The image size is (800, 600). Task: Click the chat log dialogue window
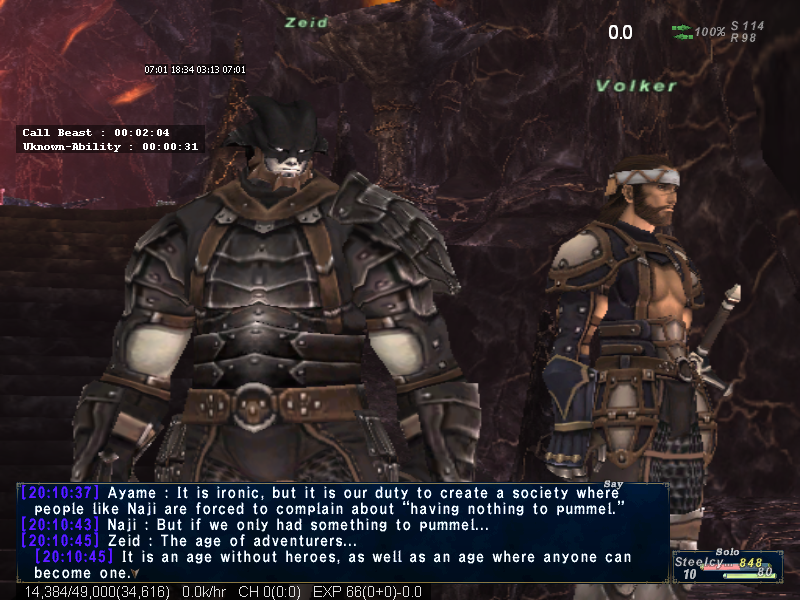coord(342,531)
